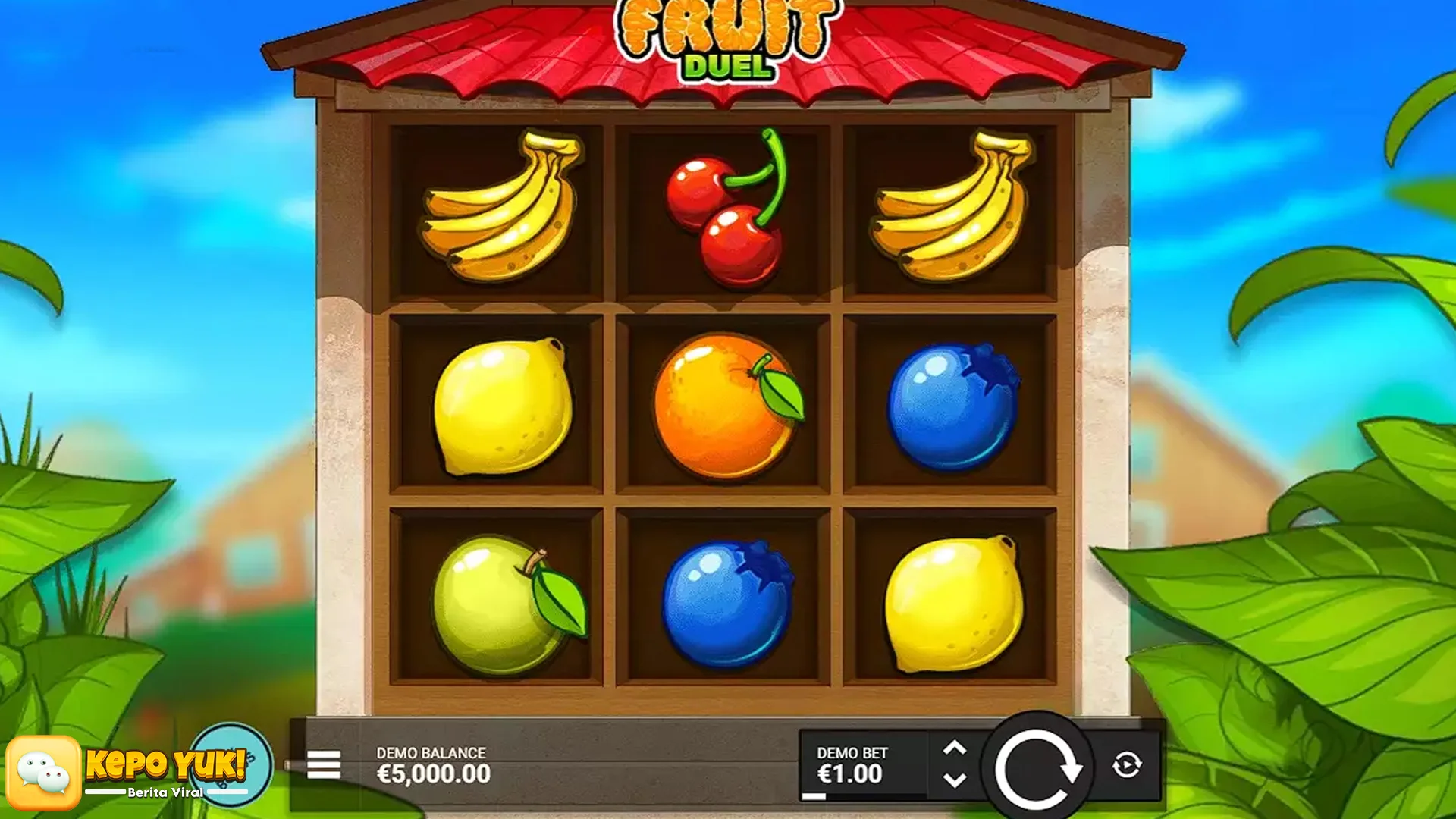Select the orange symbol in the center cell
Image resolution: width=1456 pixels, height=819 pixels.
(x=728, y=406)
